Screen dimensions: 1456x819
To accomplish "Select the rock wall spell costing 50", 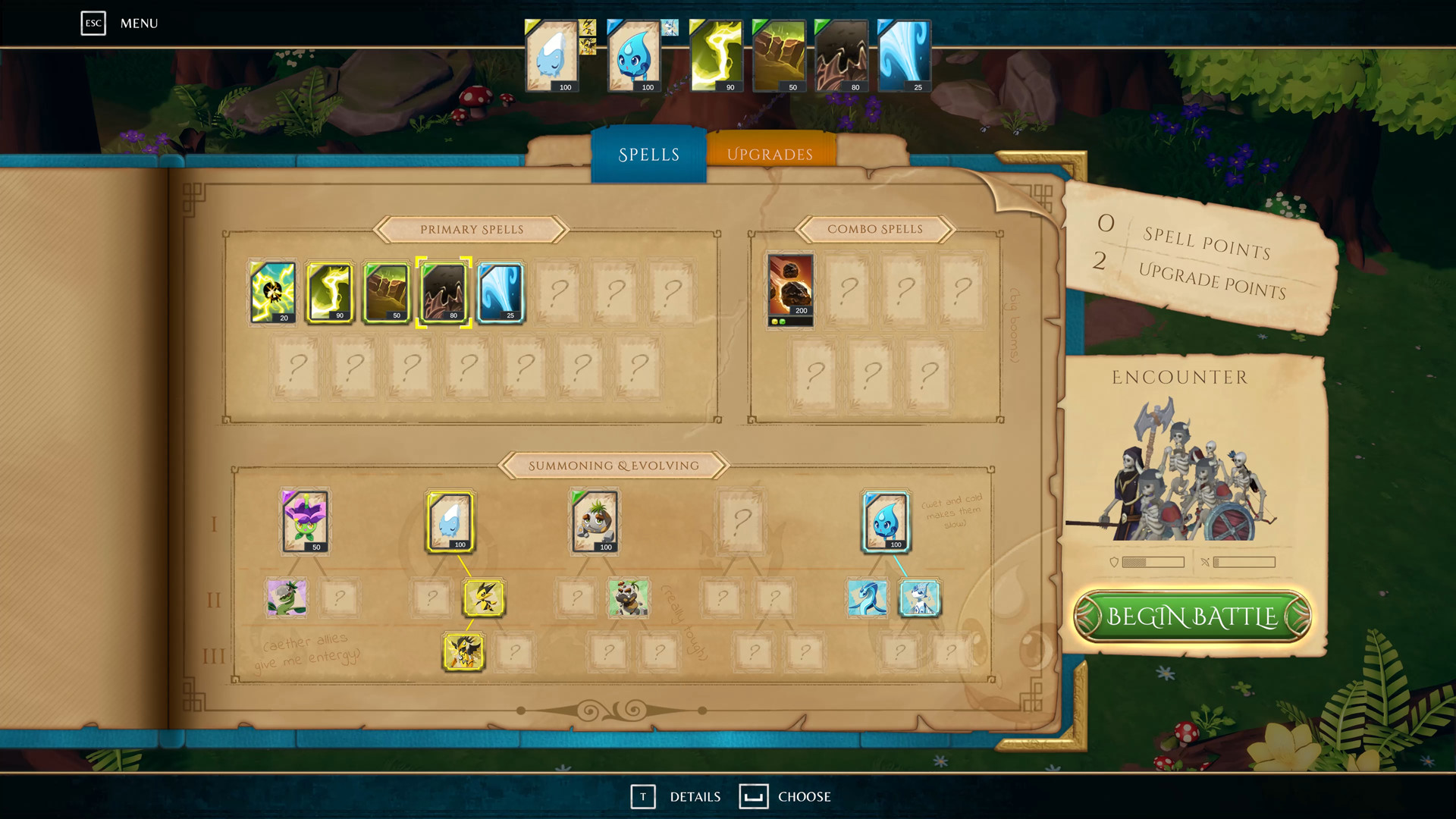I will [x=387, y=293].
